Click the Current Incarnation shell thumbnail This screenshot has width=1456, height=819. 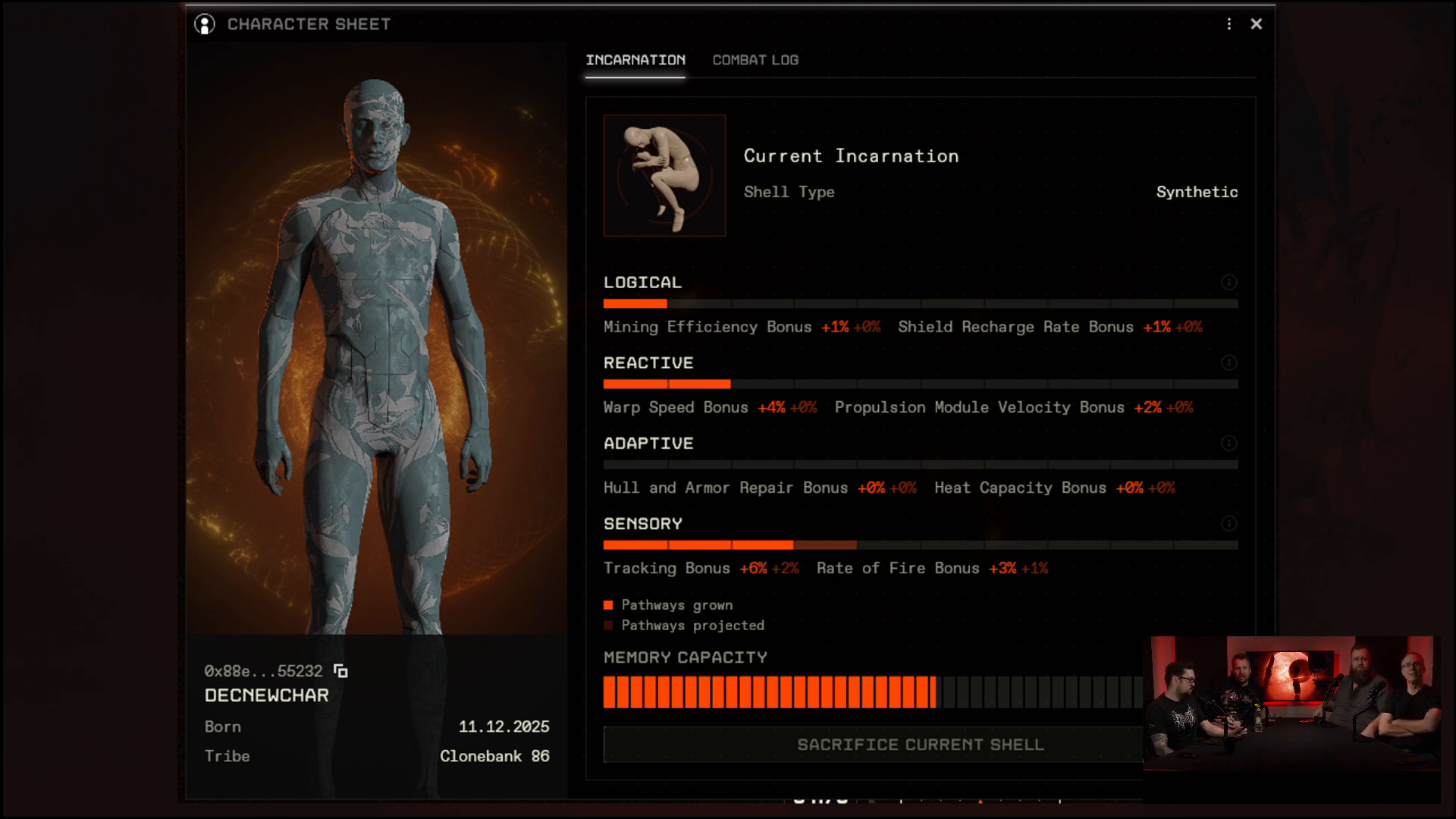coord(664,175)
